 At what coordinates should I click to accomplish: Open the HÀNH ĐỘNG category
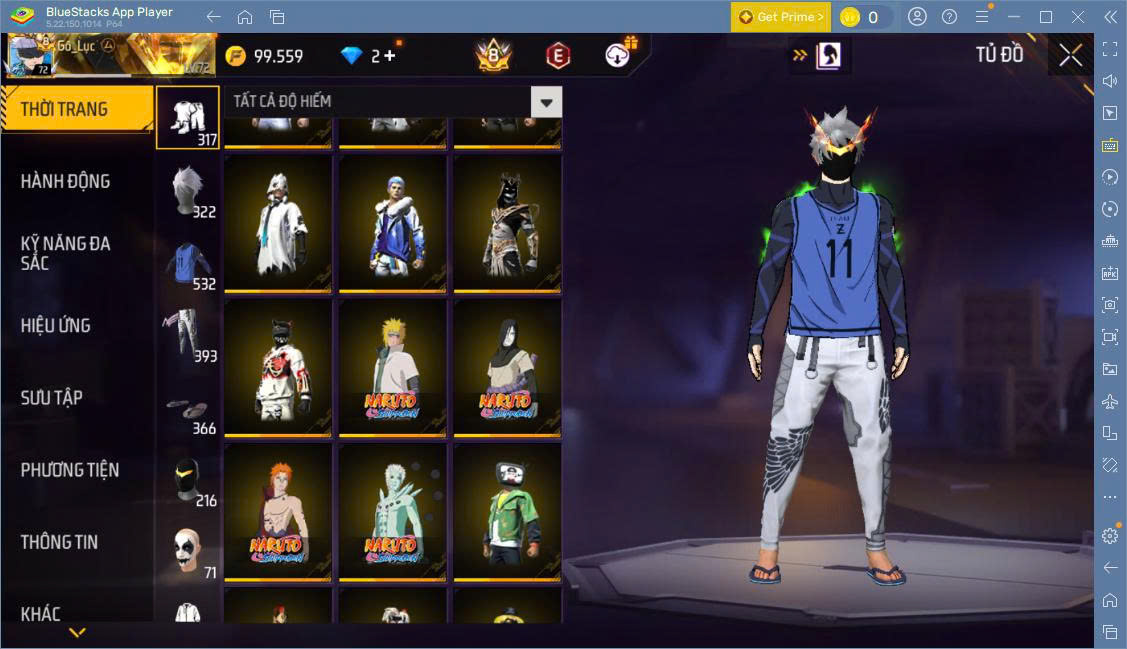tap(66, 181)
